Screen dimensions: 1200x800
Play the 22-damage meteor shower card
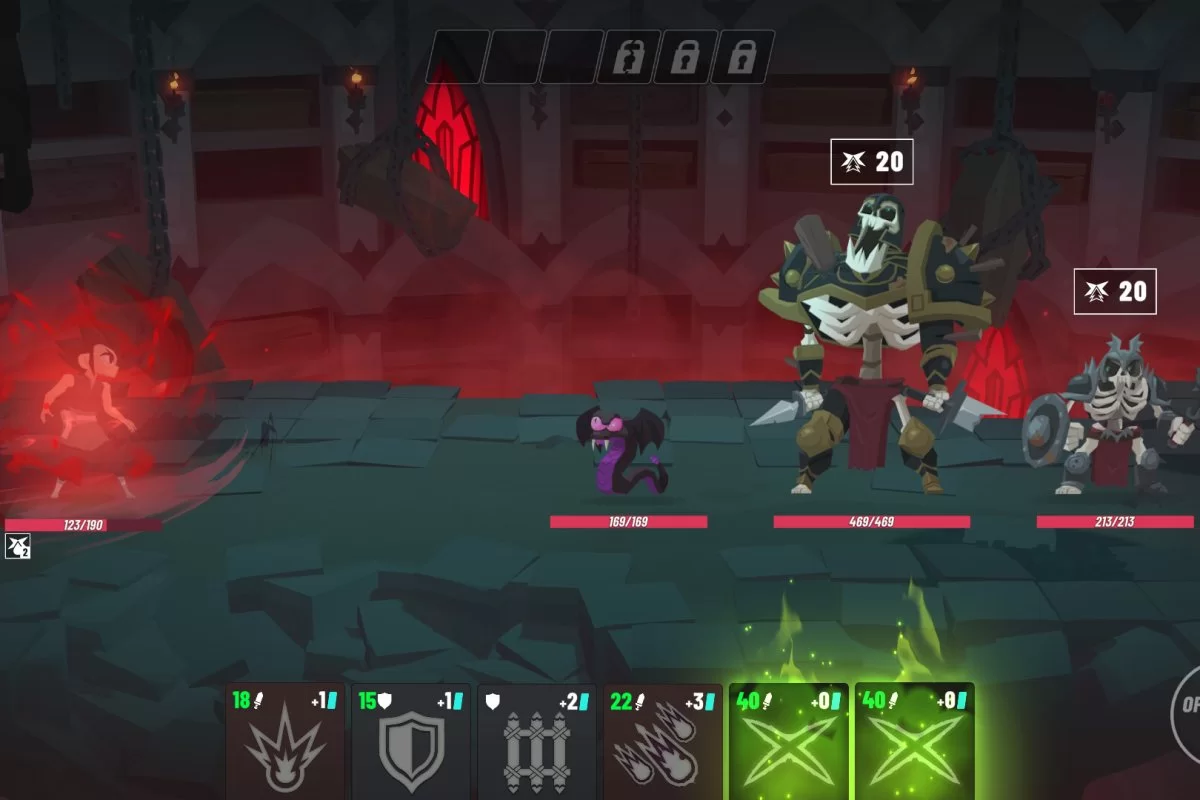tap(663, 742)
